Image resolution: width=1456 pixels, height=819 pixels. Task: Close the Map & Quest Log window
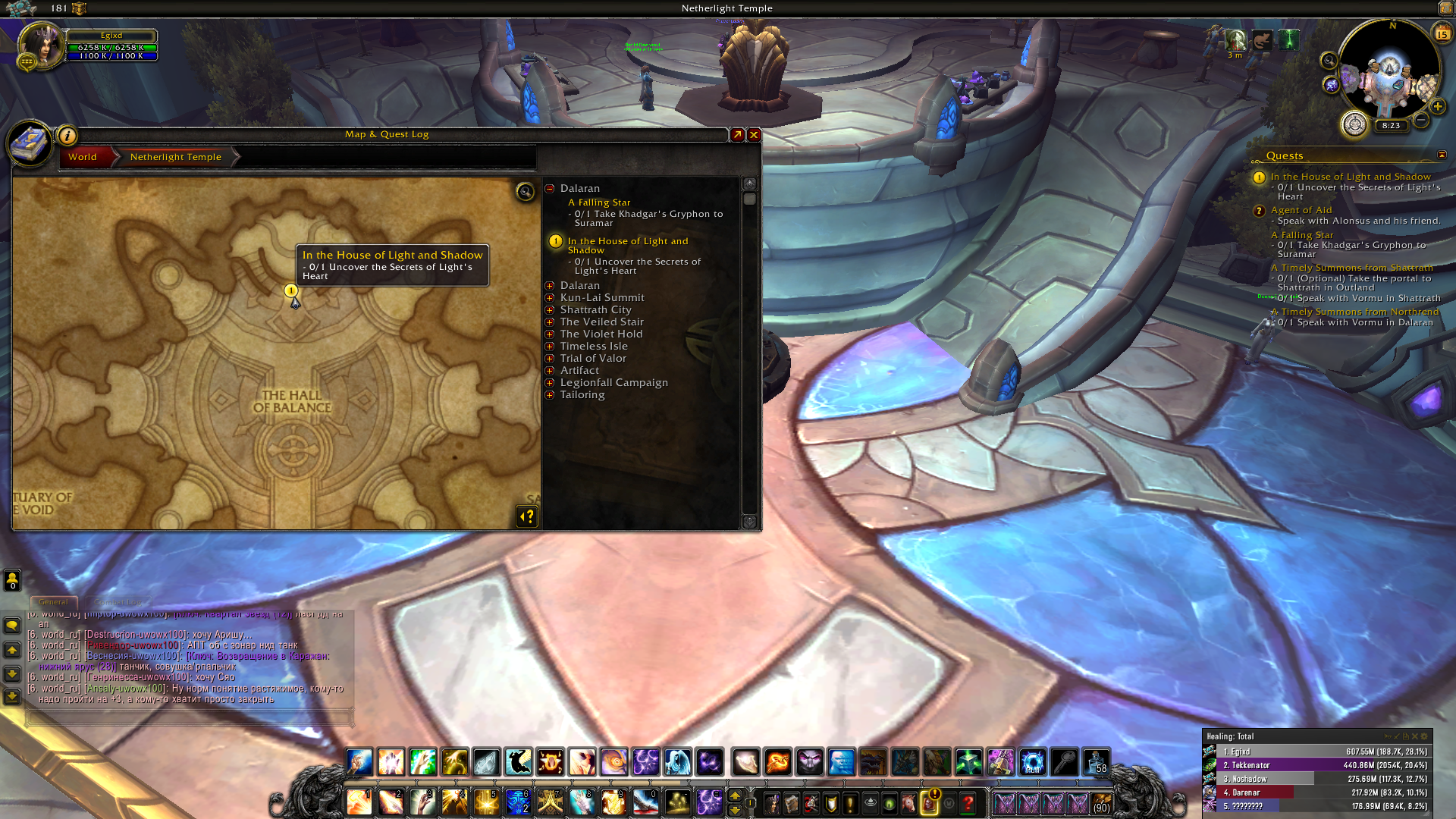754,135
